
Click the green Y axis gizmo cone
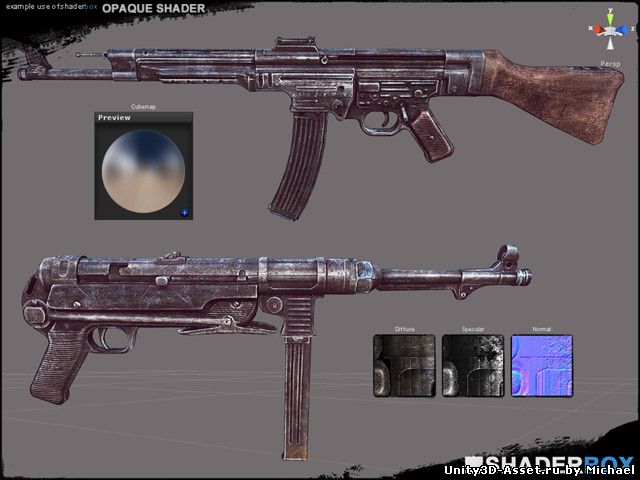click(x=609, y=16)
